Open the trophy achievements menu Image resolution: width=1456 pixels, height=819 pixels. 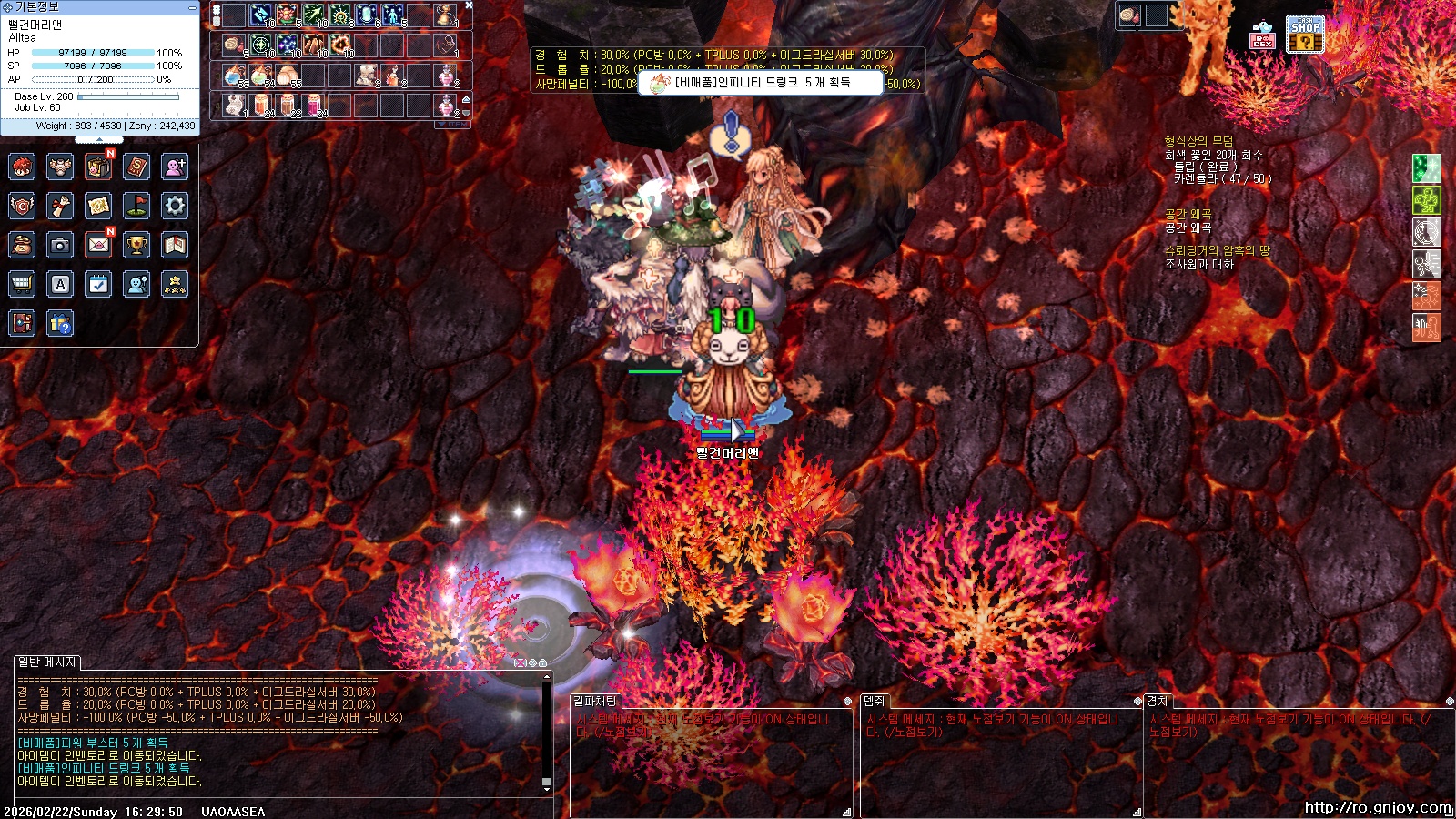pyautogui.click(x=136, y=245)
